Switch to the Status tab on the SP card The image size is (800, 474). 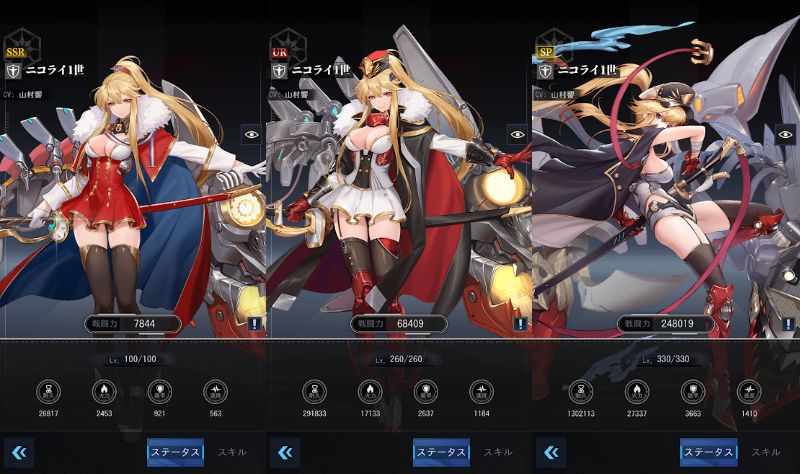click(x=708, y=452)
